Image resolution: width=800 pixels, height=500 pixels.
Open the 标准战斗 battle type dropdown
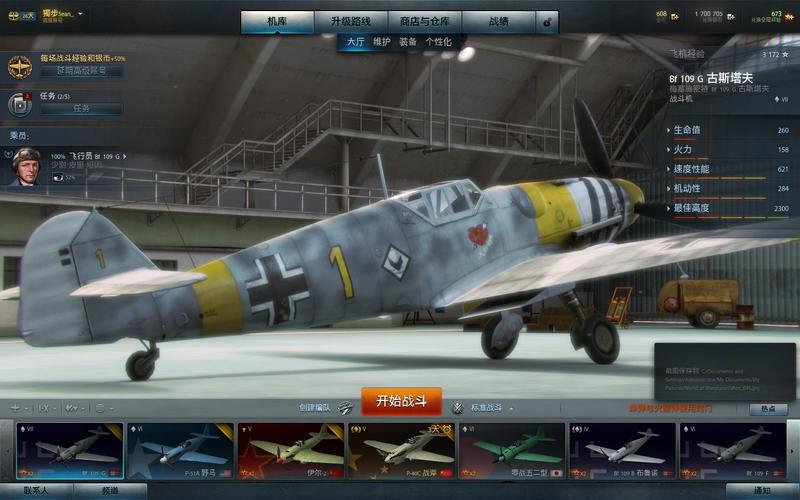[x=490, y=408]
